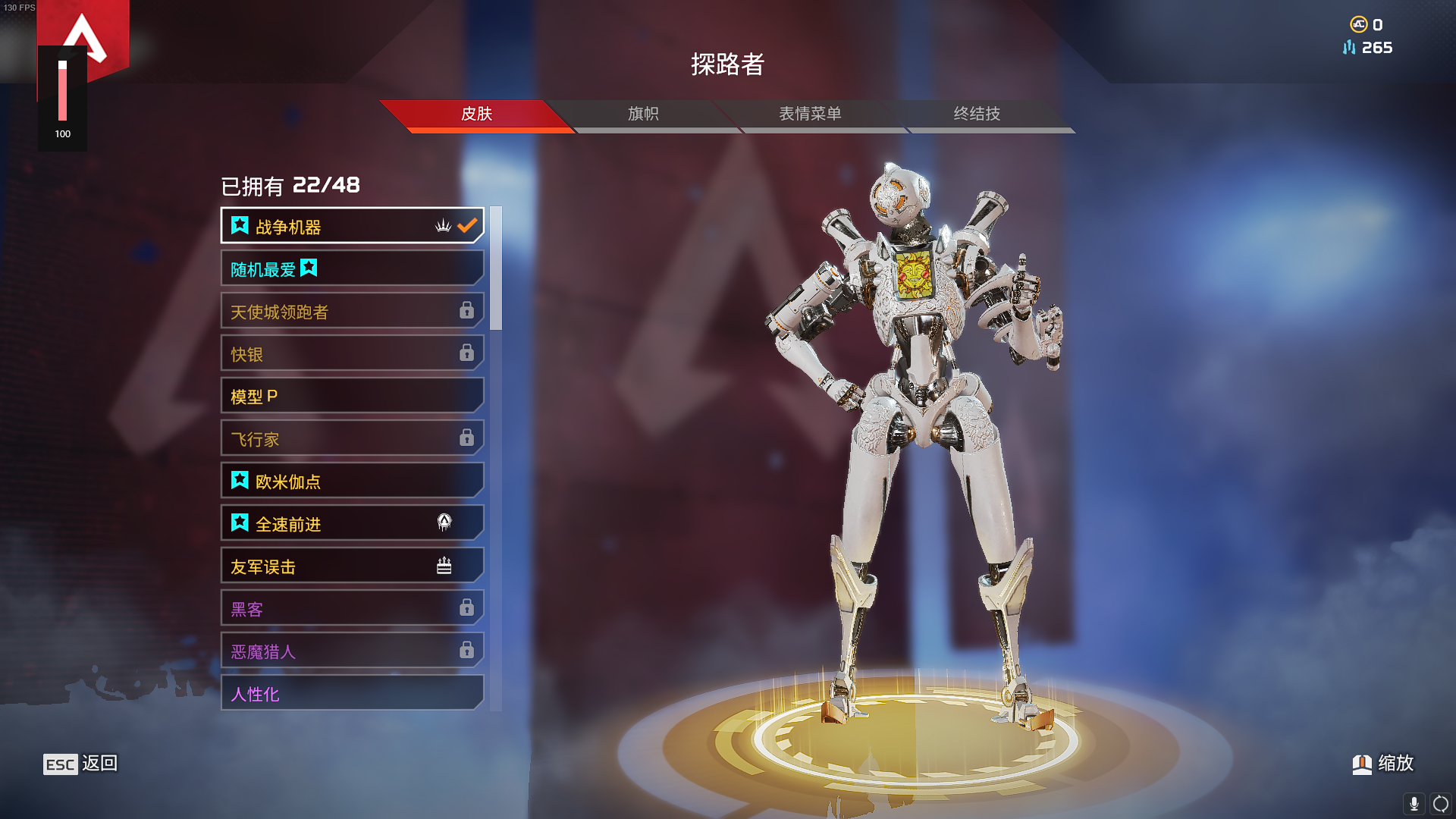
Task: Switch to the 皮肤 tab
Action: [x=476, y=114]
